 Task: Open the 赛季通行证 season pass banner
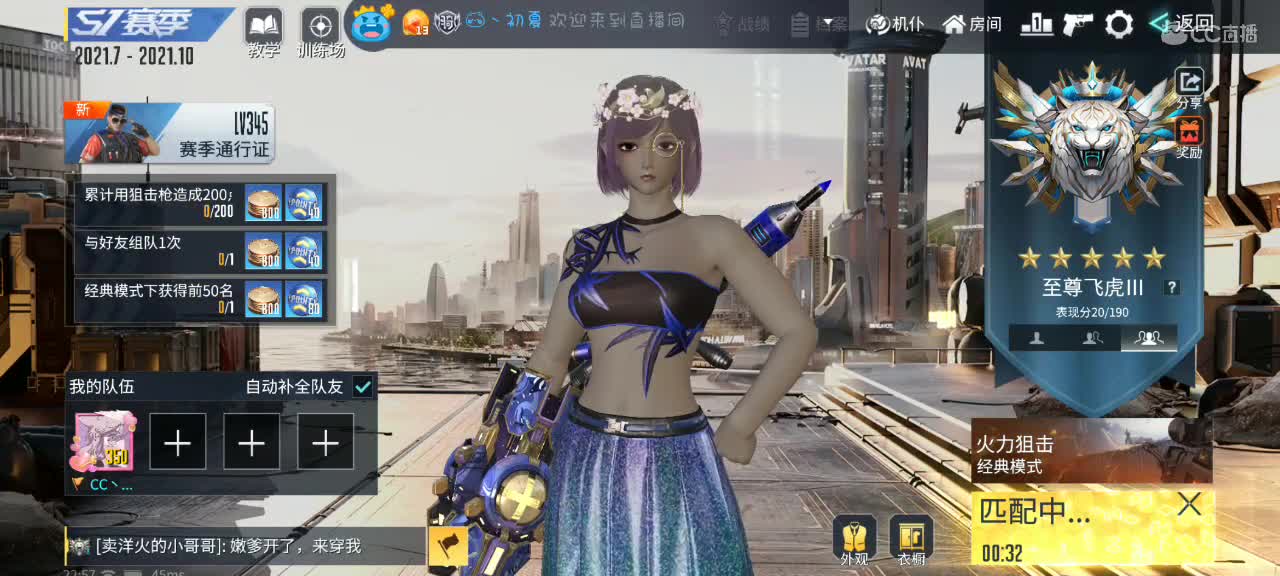coord(169,134)
